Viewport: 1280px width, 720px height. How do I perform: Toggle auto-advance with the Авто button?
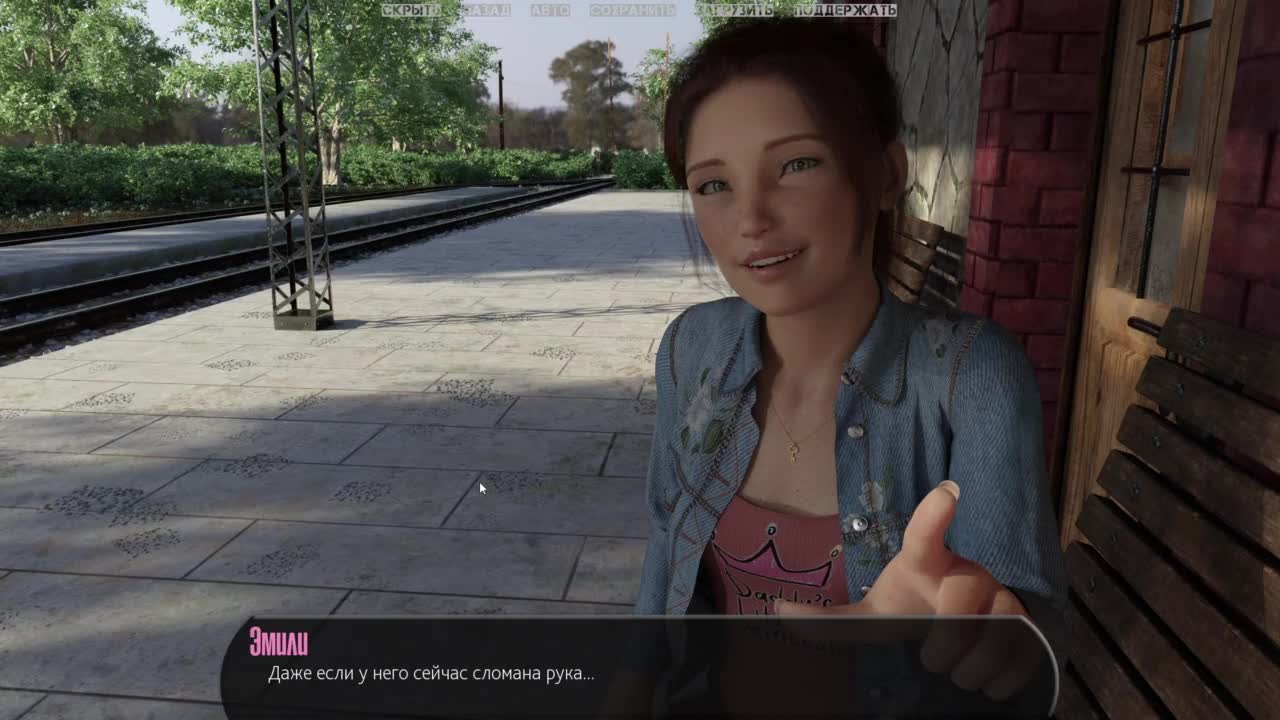550,10
